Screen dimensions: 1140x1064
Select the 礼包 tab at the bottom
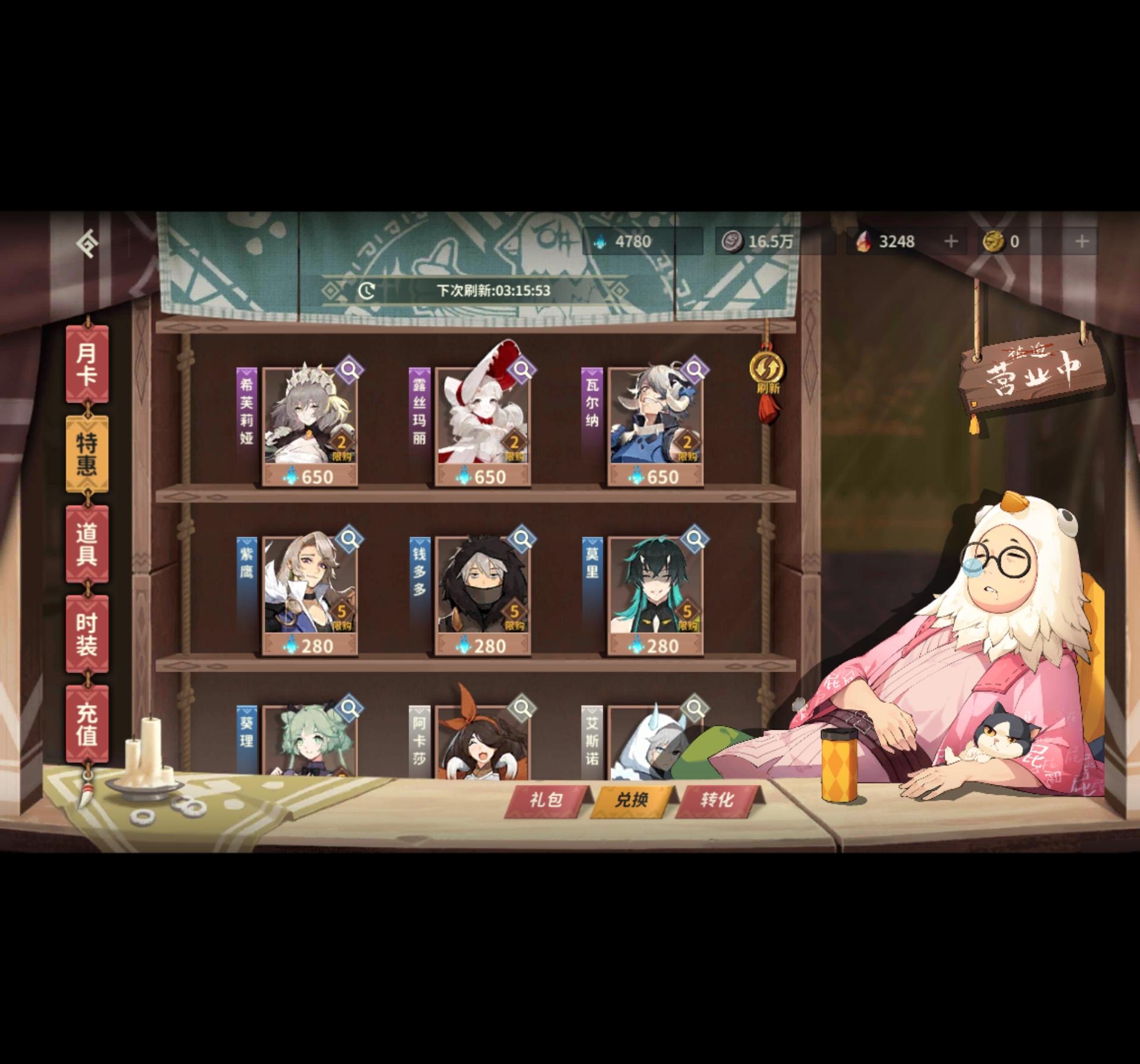(548, 799)
